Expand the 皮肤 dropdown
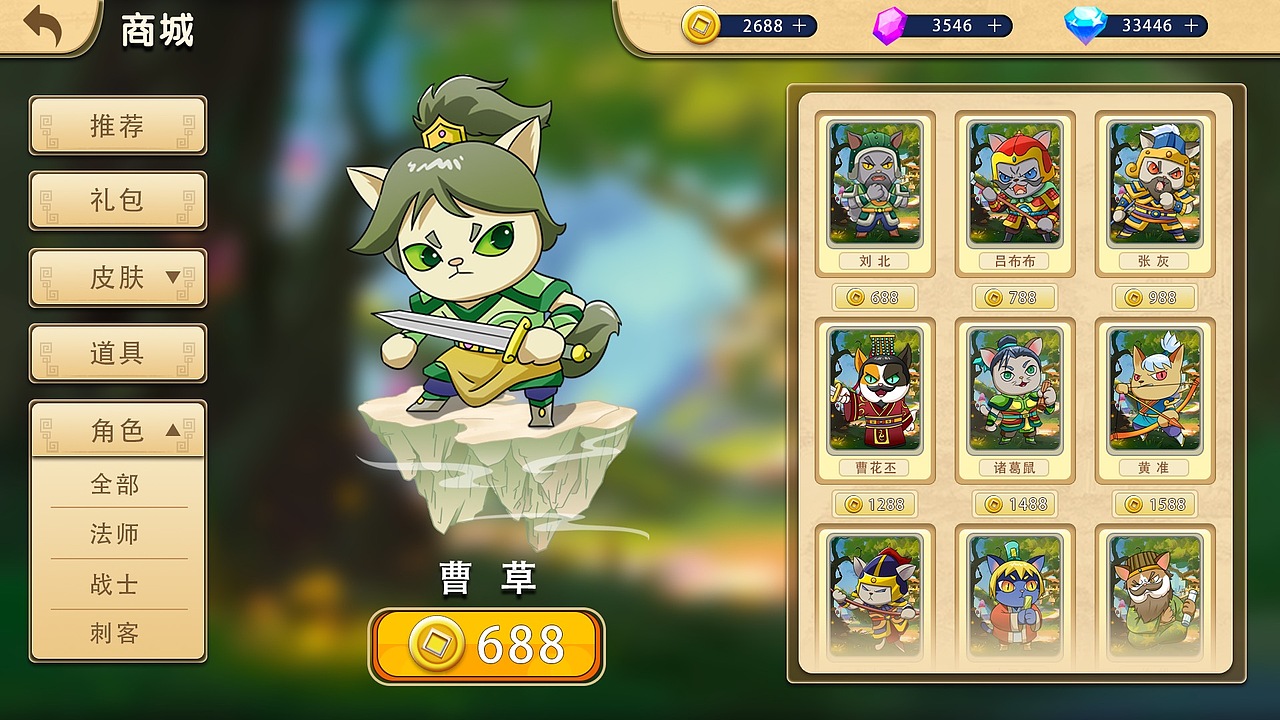Viewport: 1280px width, 720px height. (x=117, y=278)
